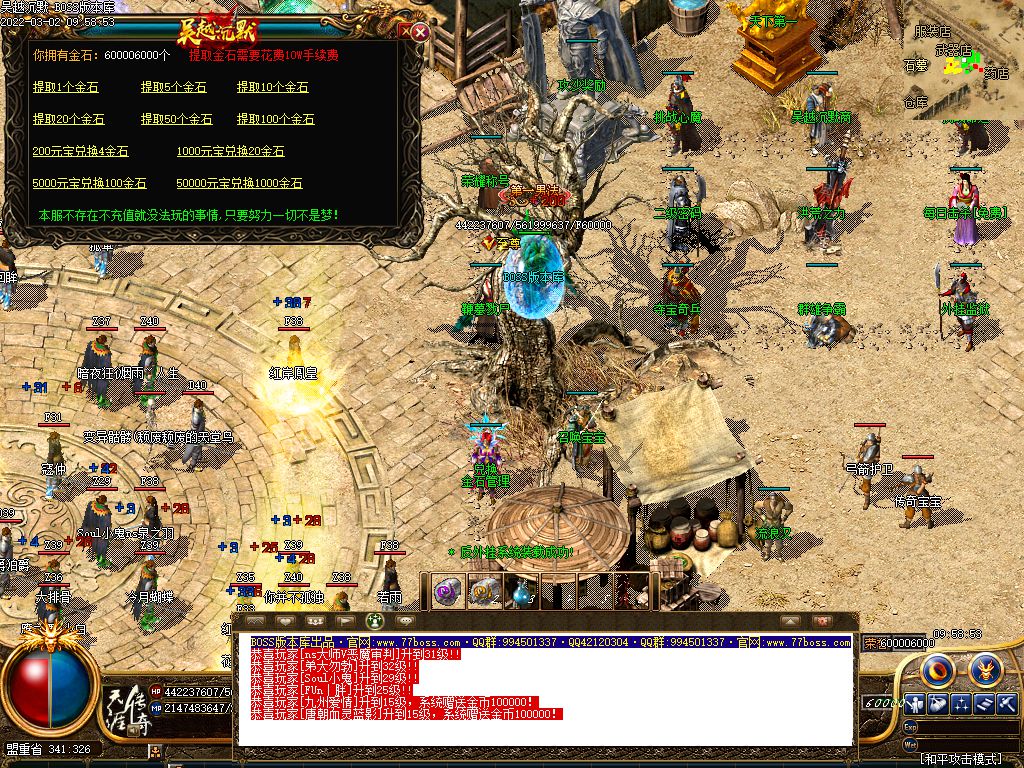Click the hammer icon in bottom toolbar
This screenshot has height=768, width=1024.
coord(1007,704)
